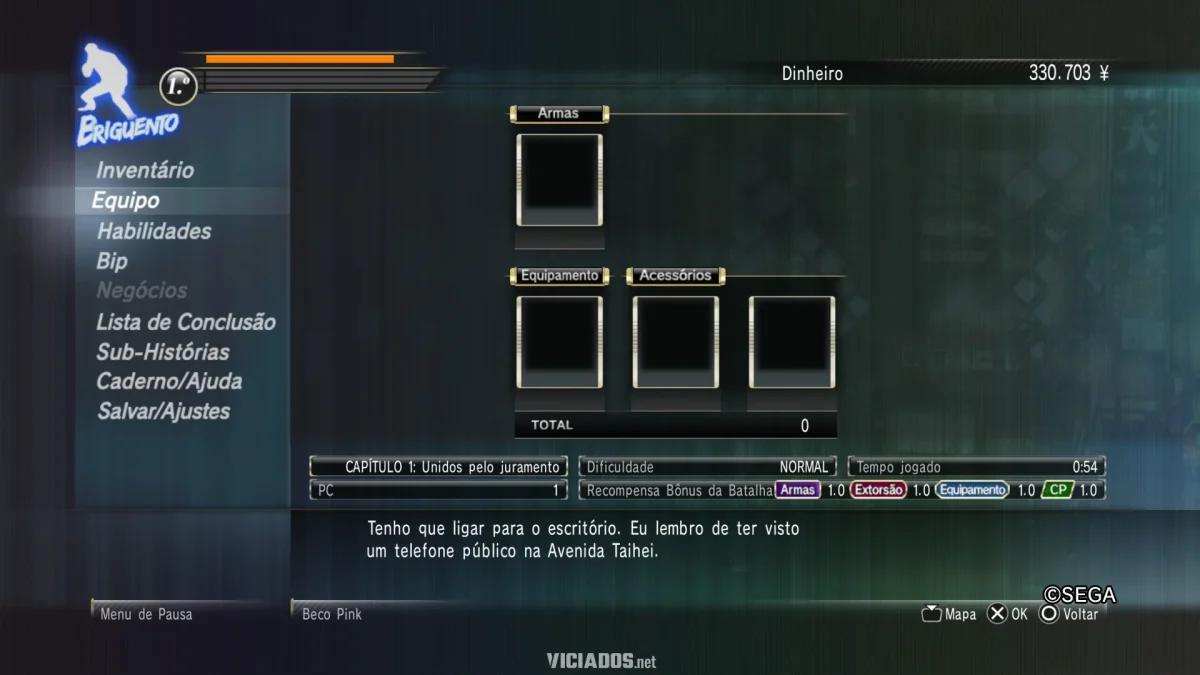
Task: Open the Habilidades menu
Action: pos(154,231)
